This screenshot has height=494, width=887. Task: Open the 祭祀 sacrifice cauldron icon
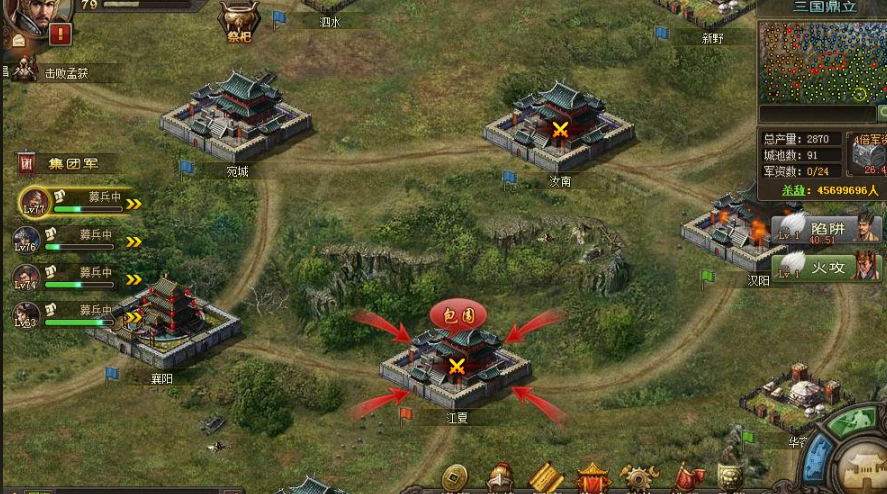[x=237, y=19]
